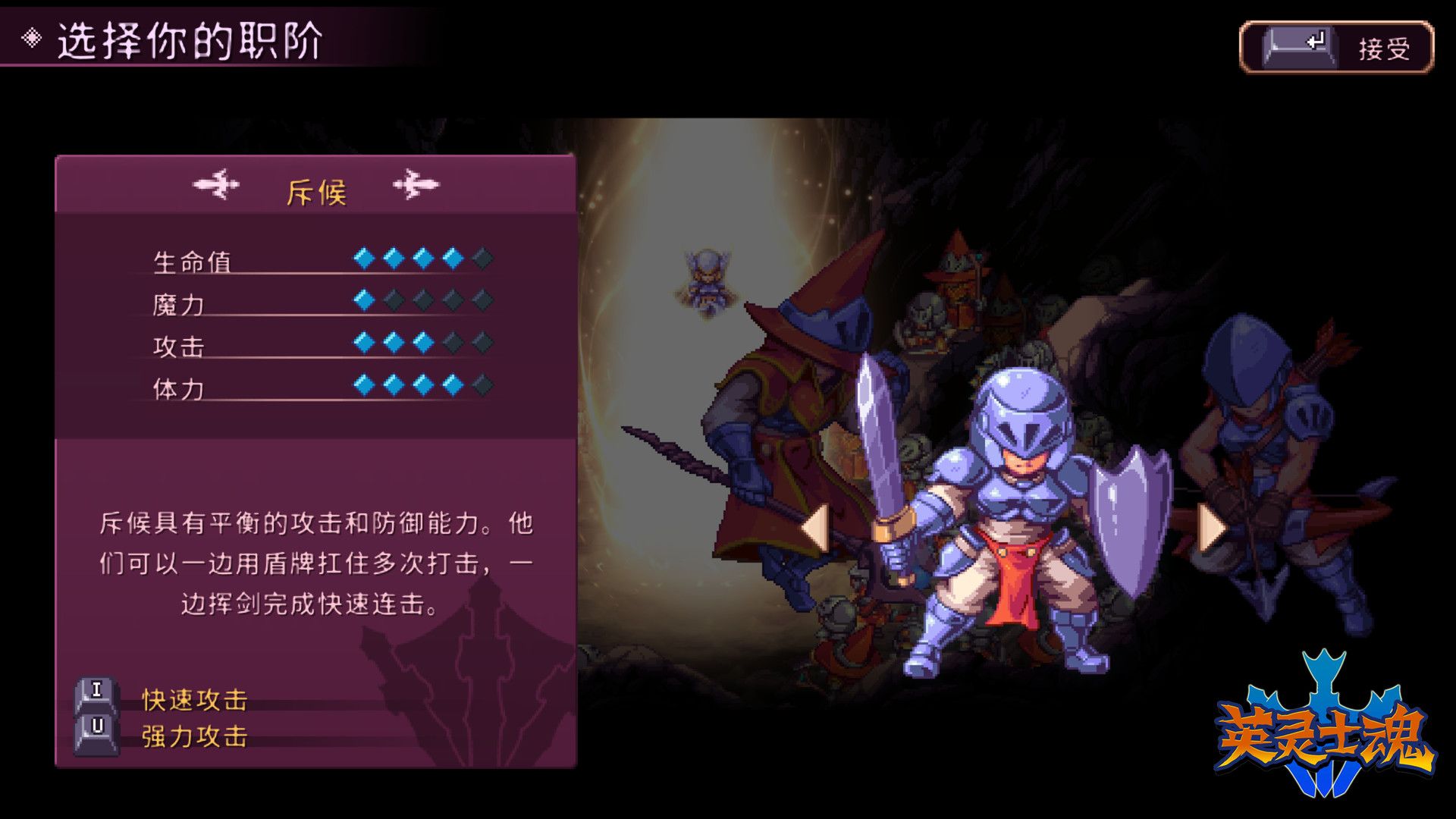Select the 选择你的职阶 header tab
This screenshot has height=819, width=1456.
[x=190, y=37]
